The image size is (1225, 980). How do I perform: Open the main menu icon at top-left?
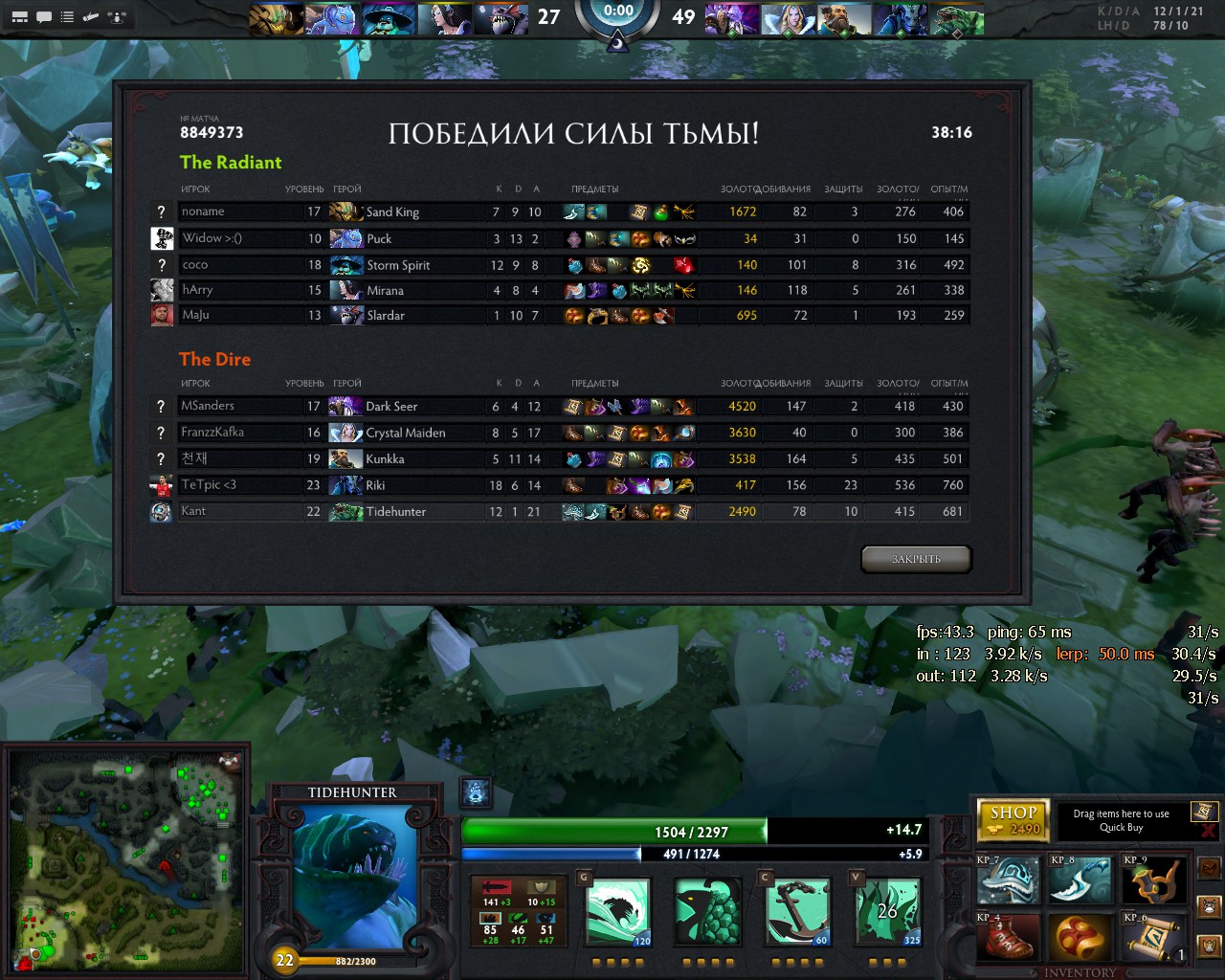point(19,17)
